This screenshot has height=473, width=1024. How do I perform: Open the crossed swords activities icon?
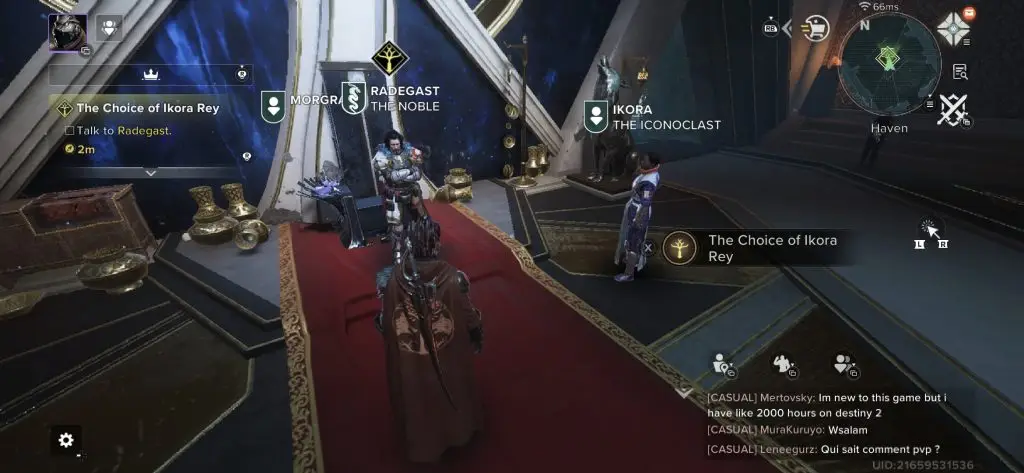coord(951,110)
